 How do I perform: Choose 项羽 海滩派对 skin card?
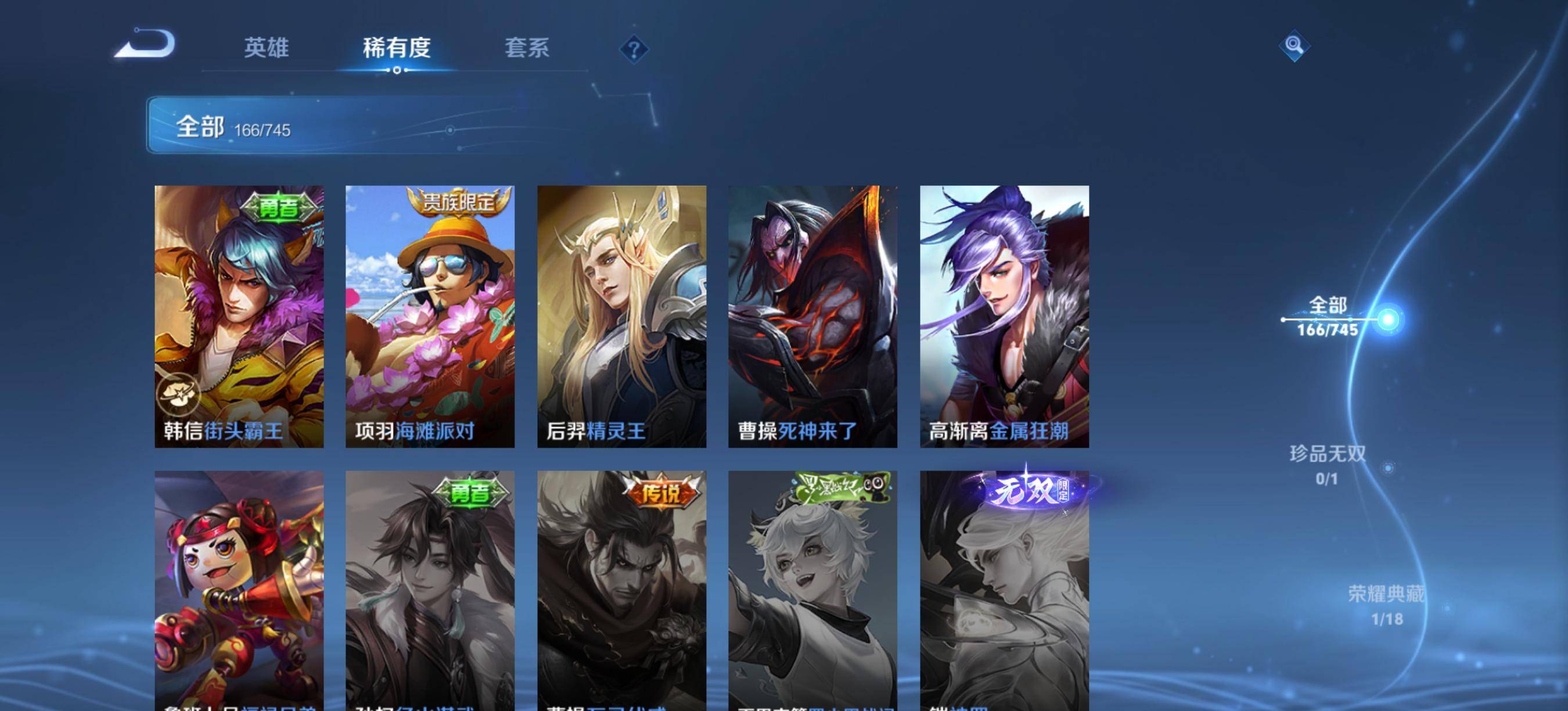coord(430,317)
